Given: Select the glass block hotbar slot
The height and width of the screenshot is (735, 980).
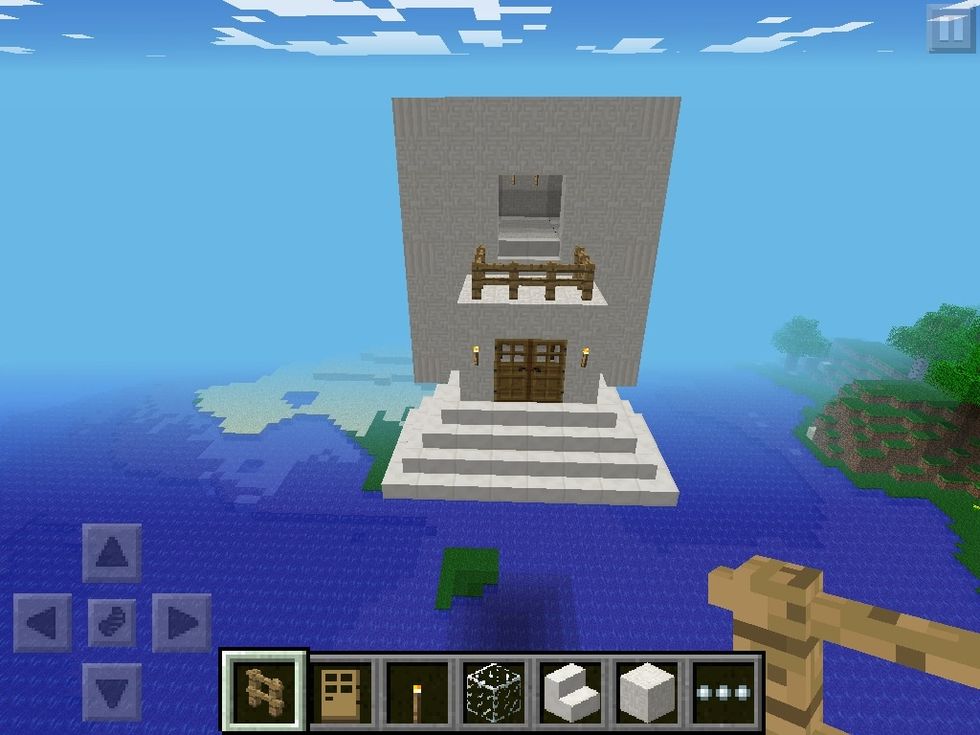Looking at the screenshot, I should (494, 690).
